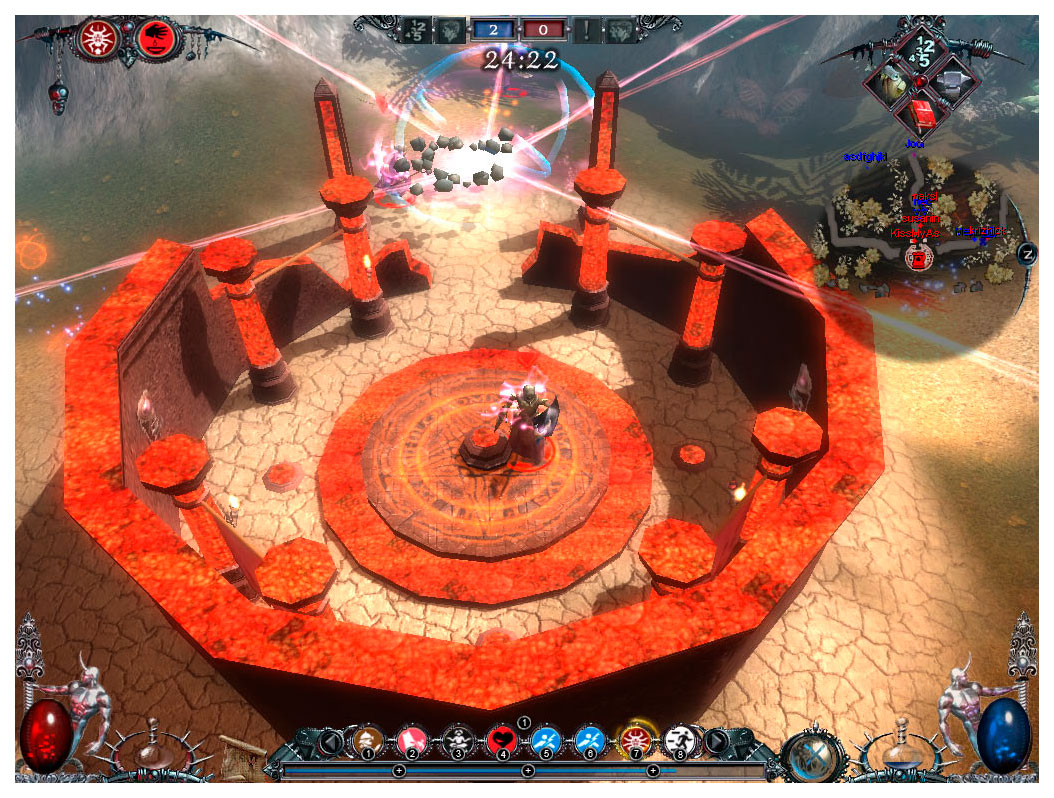Trigger the blue skill in slot 6
The image size is (1054, 798).
coord(589,741)
